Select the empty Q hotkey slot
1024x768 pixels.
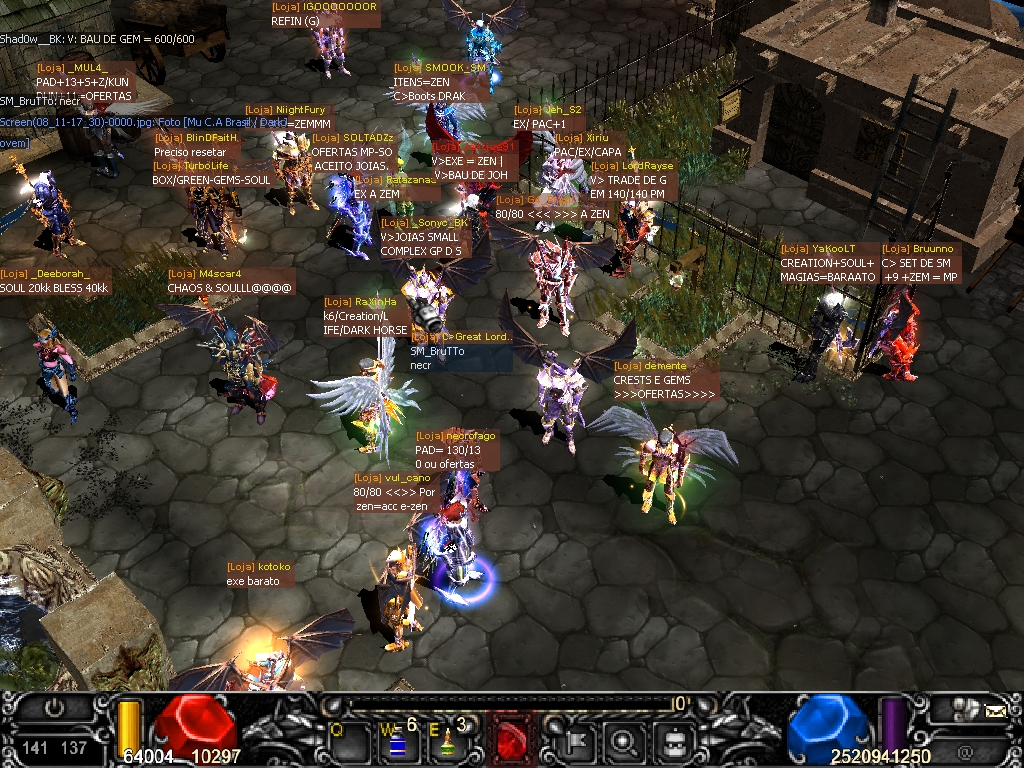point(345,741)
